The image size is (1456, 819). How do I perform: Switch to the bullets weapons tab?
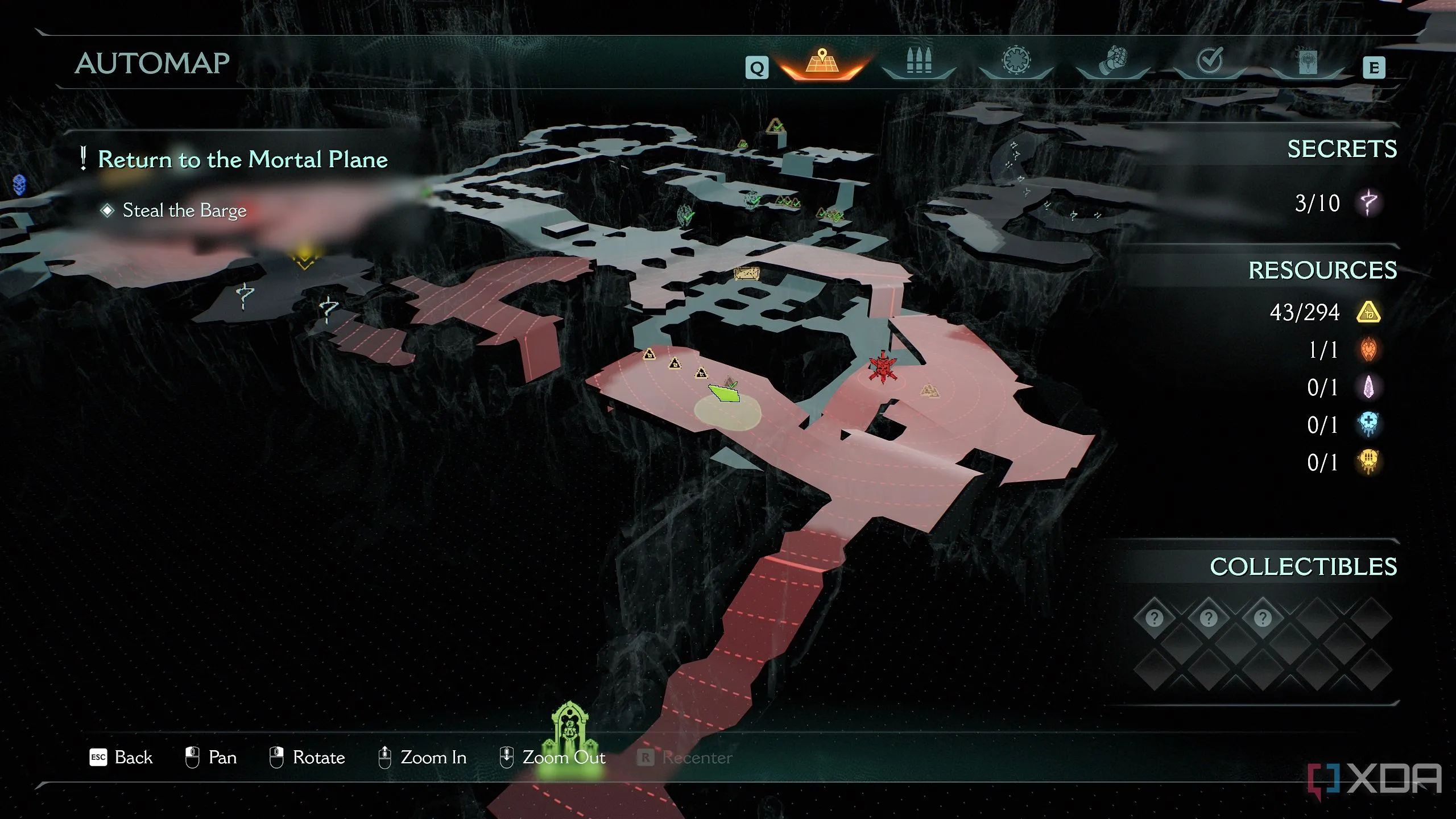point(919,62)
